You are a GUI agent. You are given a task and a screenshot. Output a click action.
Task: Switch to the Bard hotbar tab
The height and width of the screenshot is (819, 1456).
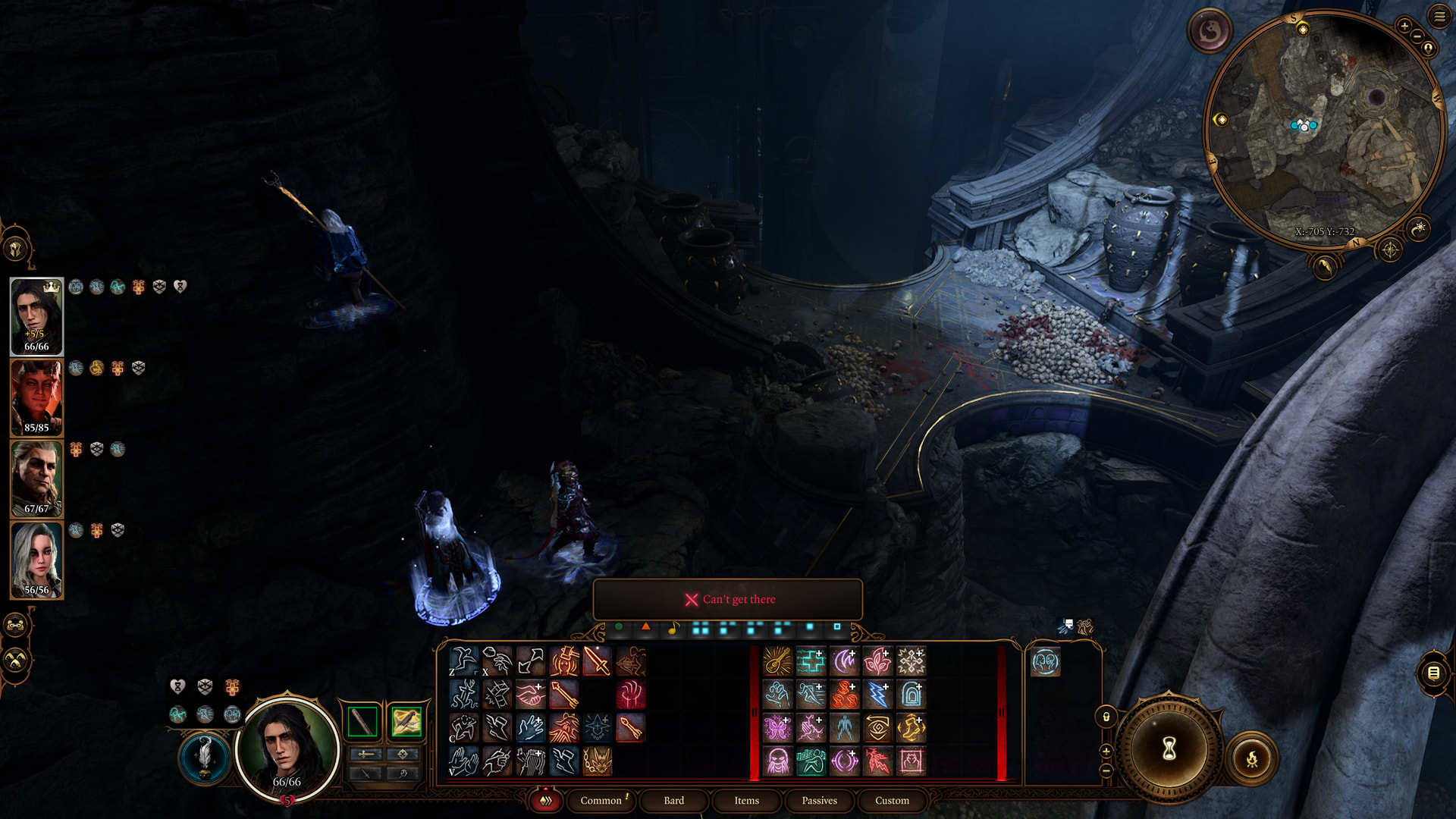673,800
